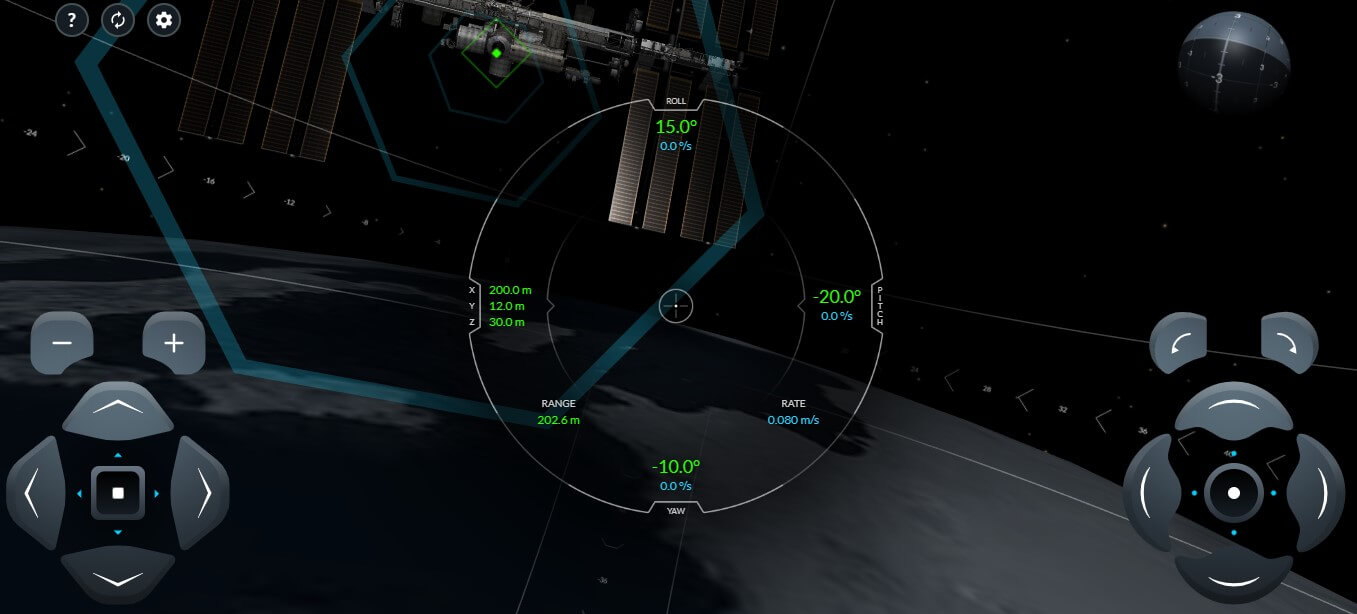Viewport: 1357px width, 614px height.
Task: Yaw left using the right pad's left button
Action: coord(1150,493)
